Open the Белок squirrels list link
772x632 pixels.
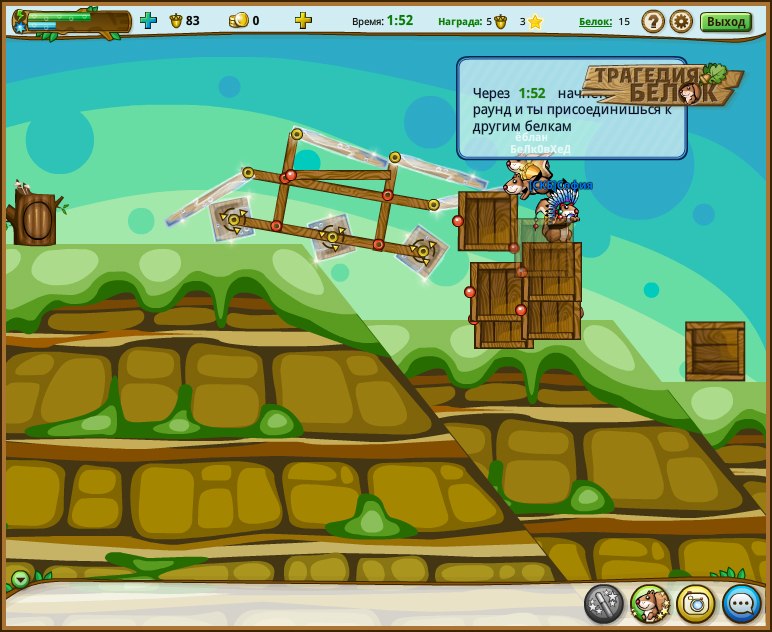click(x=595, y=21)
